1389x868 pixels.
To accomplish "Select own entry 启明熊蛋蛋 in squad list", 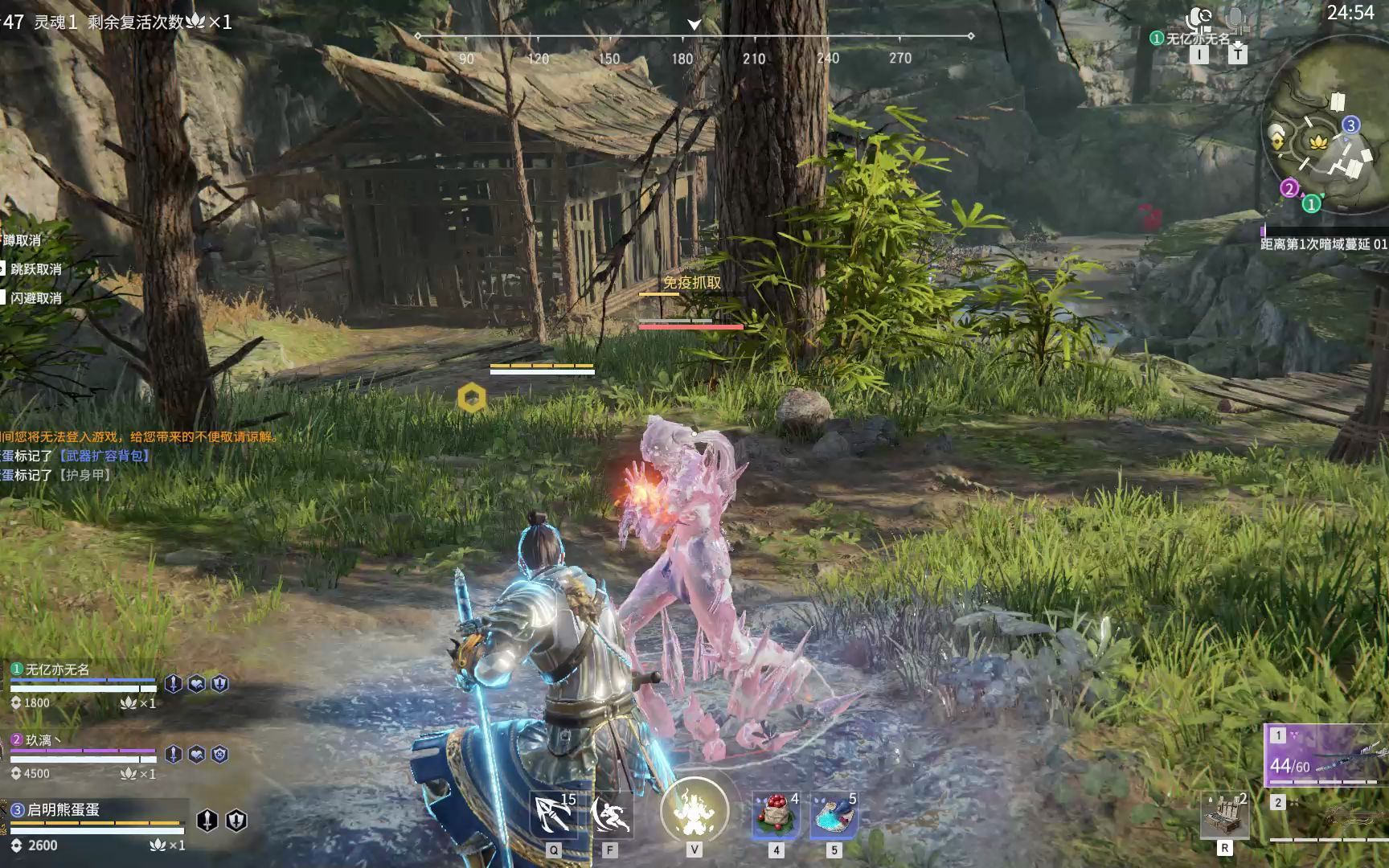I will click(63, 809).
